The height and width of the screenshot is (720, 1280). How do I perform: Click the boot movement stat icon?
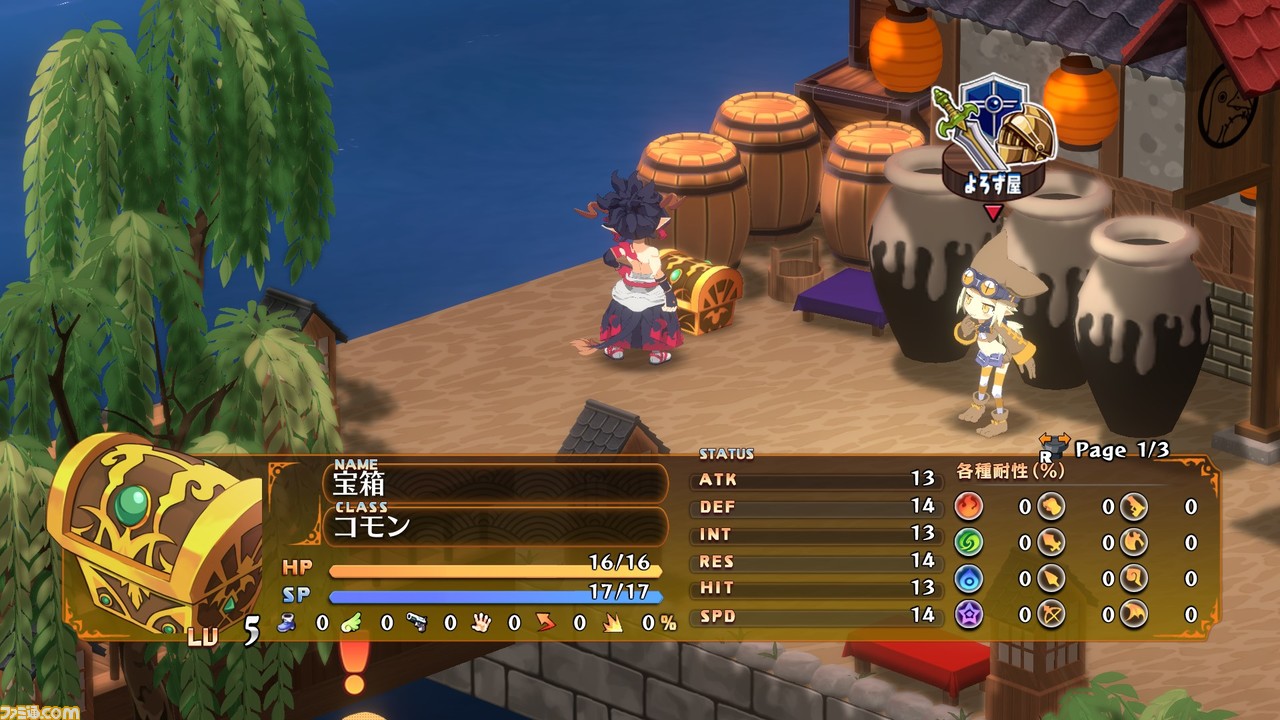(x=287, y=623)
